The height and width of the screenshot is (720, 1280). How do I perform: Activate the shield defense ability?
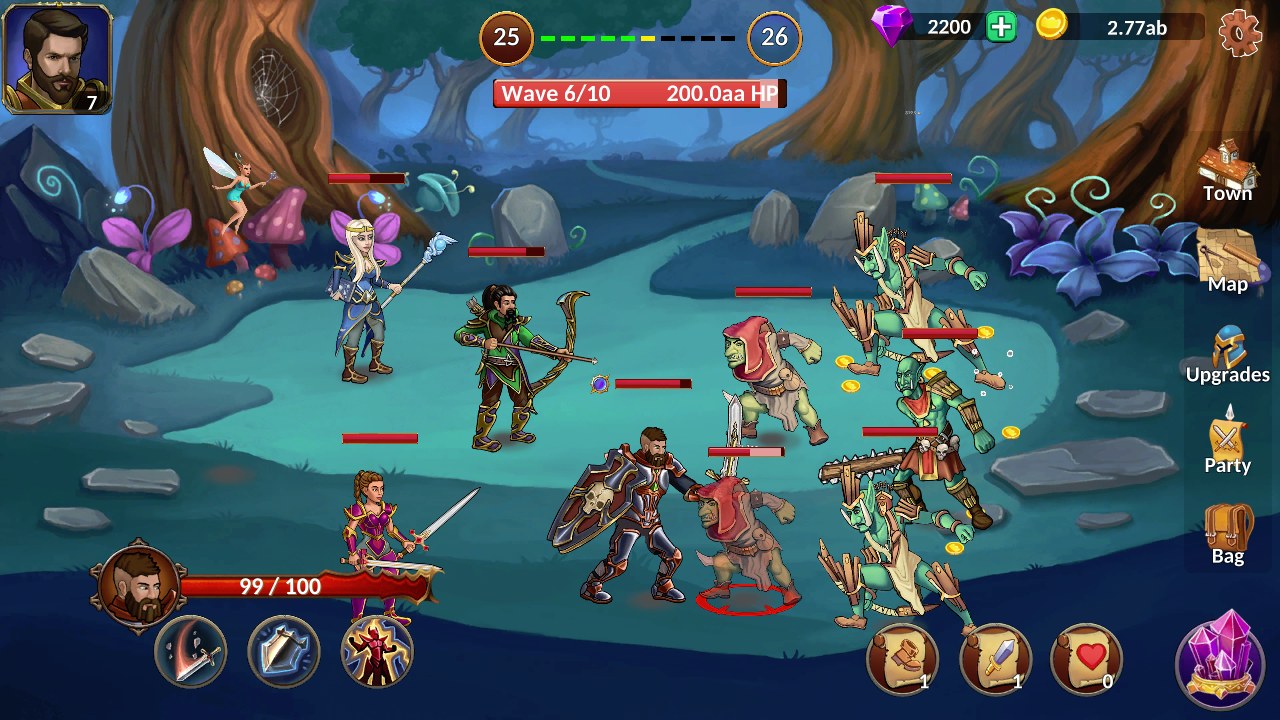click(284, 652)
